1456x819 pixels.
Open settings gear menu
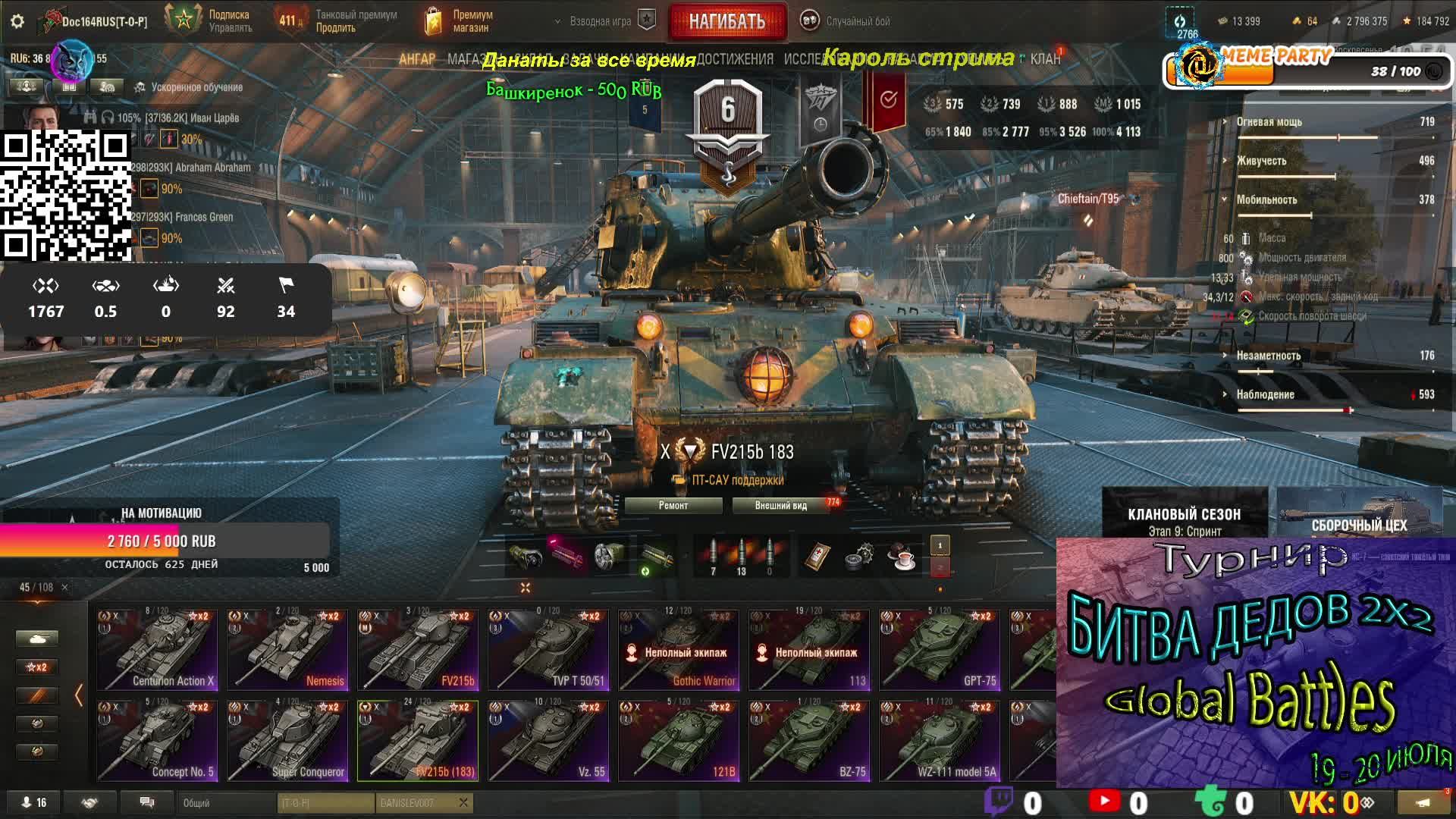click(17, 21)
